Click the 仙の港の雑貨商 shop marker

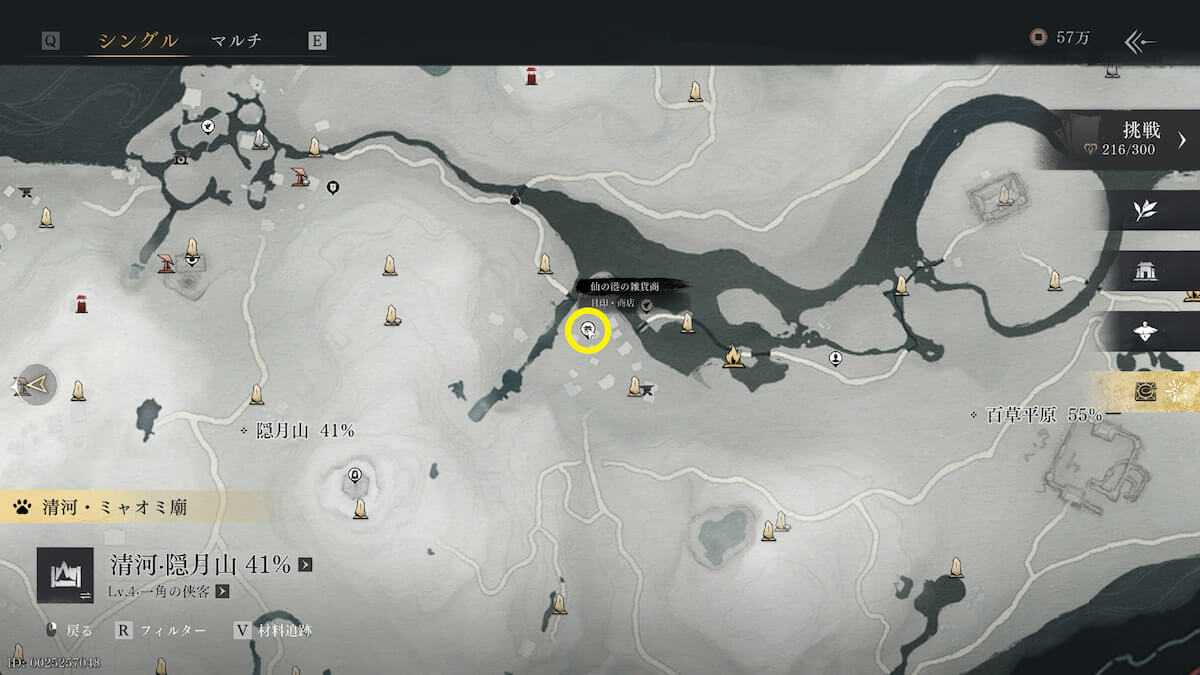click(588, 331)
